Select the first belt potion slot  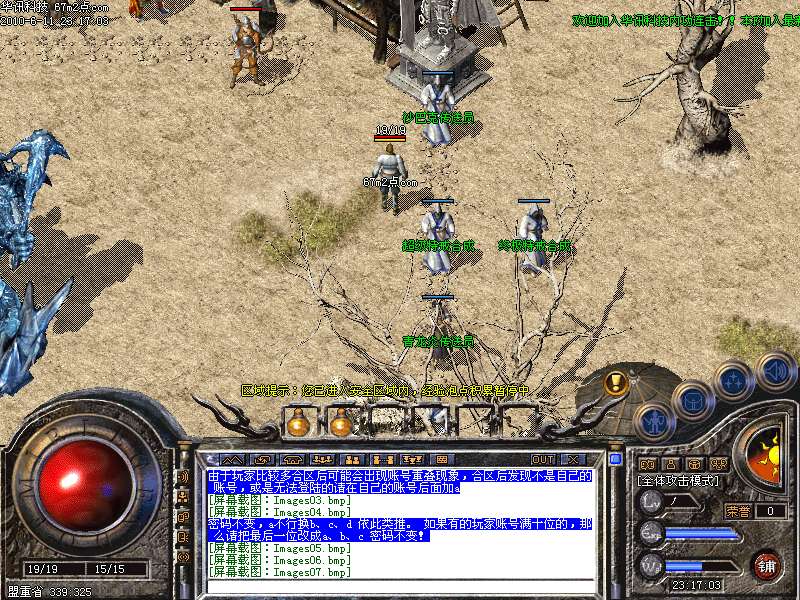click(298, 424)
